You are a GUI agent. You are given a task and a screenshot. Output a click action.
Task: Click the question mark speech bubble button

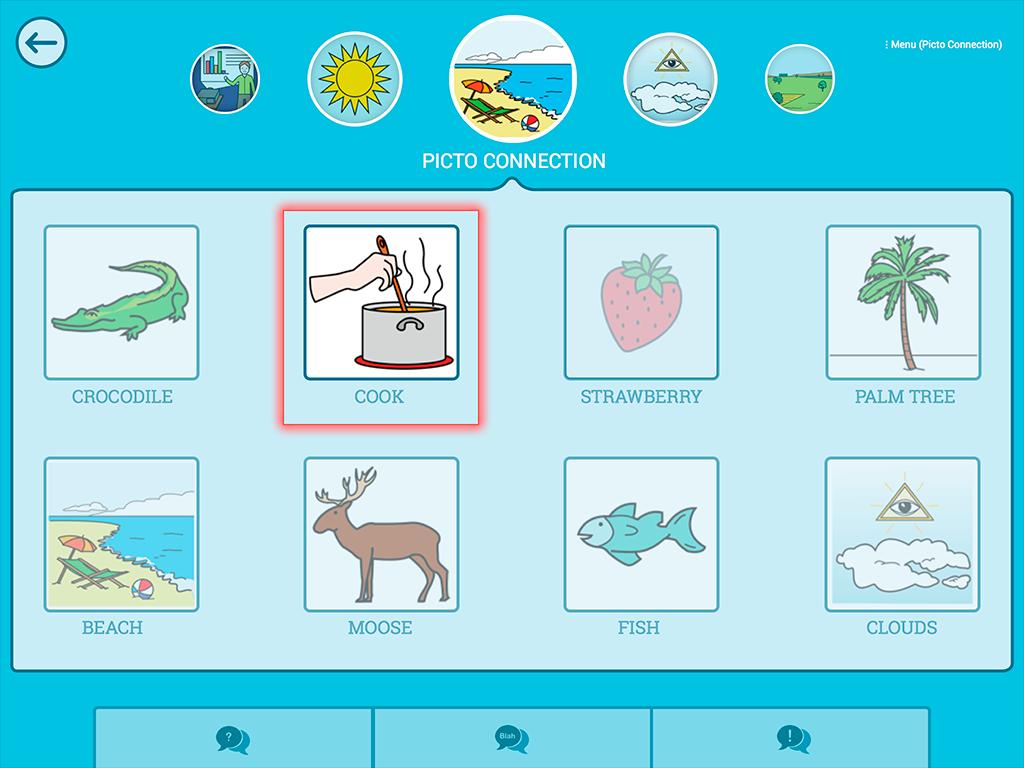click(233, 739)
